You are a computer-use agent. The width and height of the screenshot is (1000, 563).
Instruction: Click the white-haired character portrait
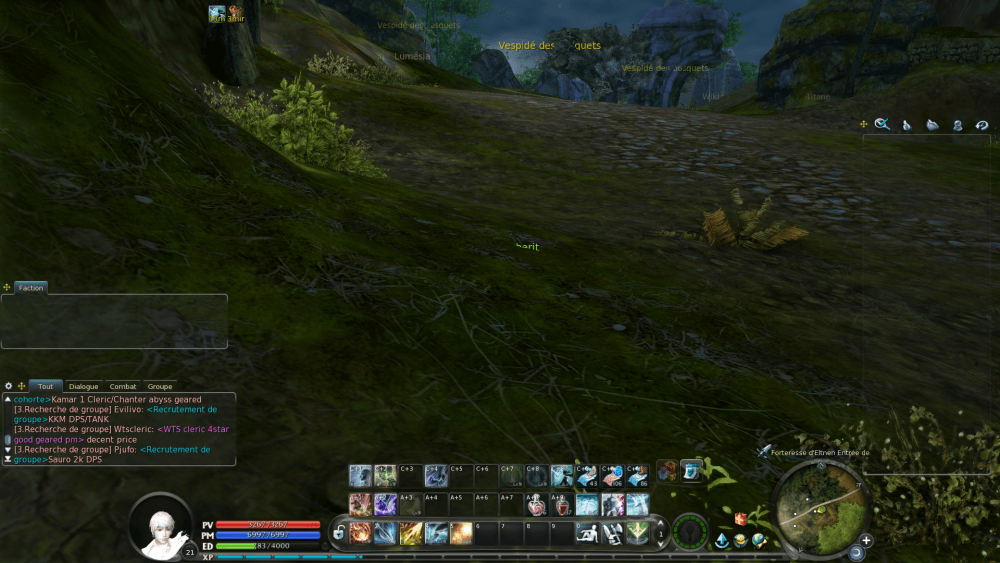pos(160,526)
